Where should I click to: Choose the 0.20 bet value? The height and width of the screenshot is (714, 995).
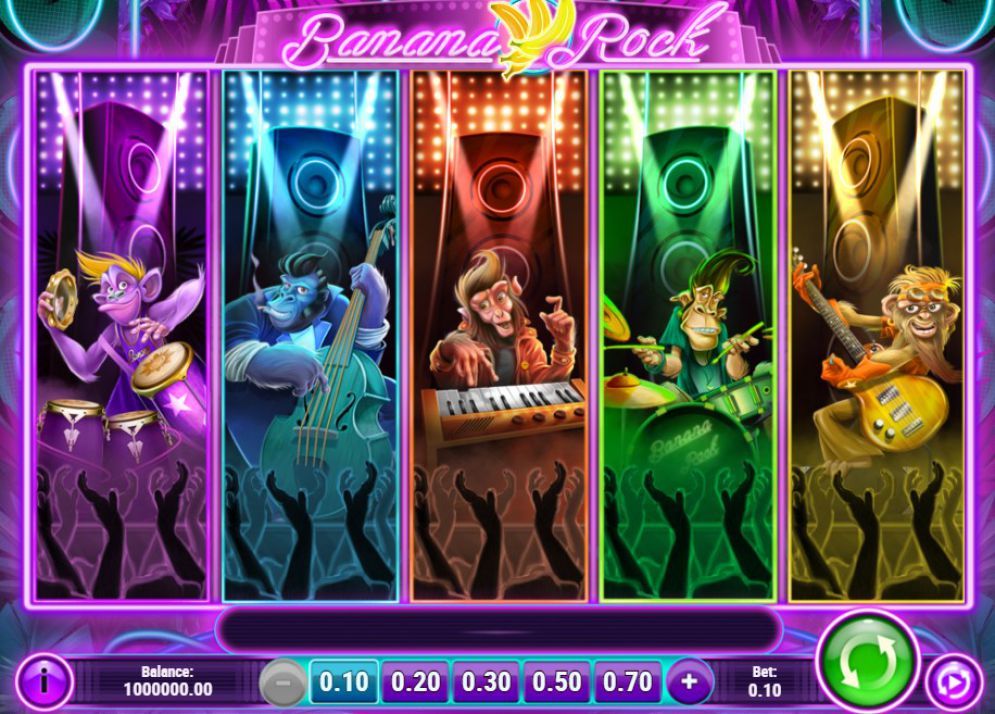tap(415, 683)
